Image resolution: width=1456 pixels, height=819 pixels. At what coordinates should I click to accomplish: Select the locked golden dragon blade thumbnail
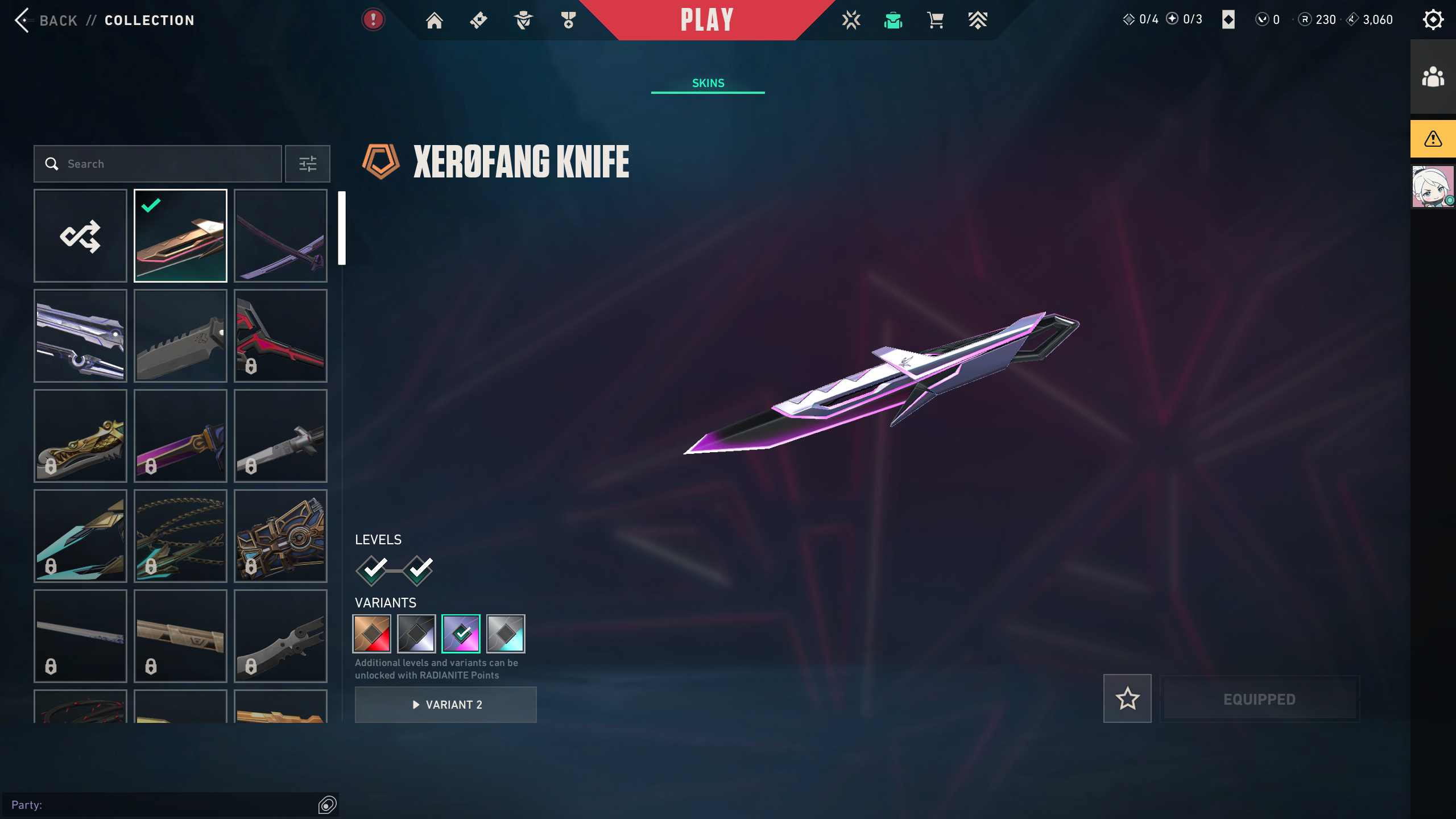click(80, 436)
